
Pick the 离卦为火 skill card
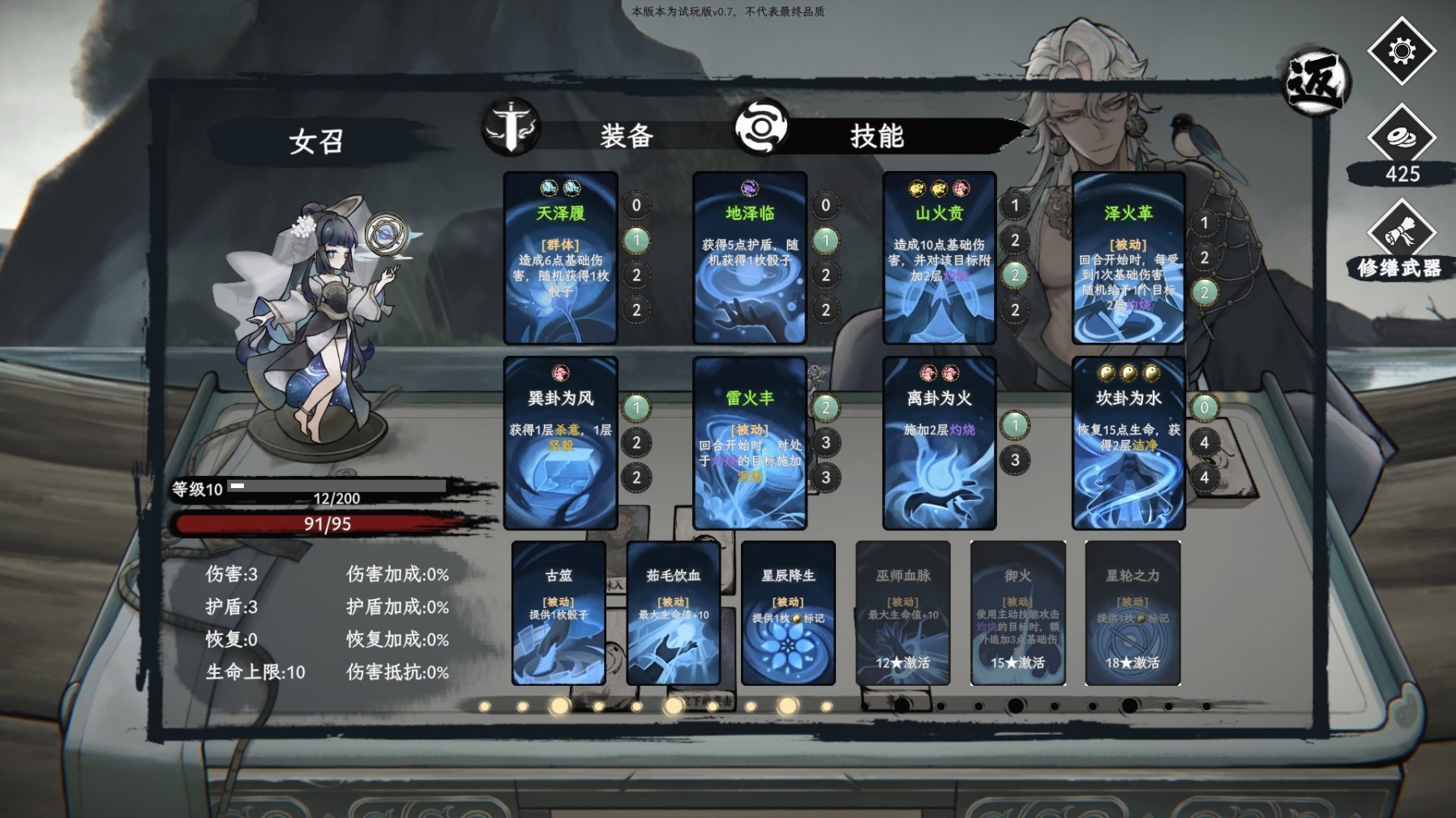[x=939, y=443]
